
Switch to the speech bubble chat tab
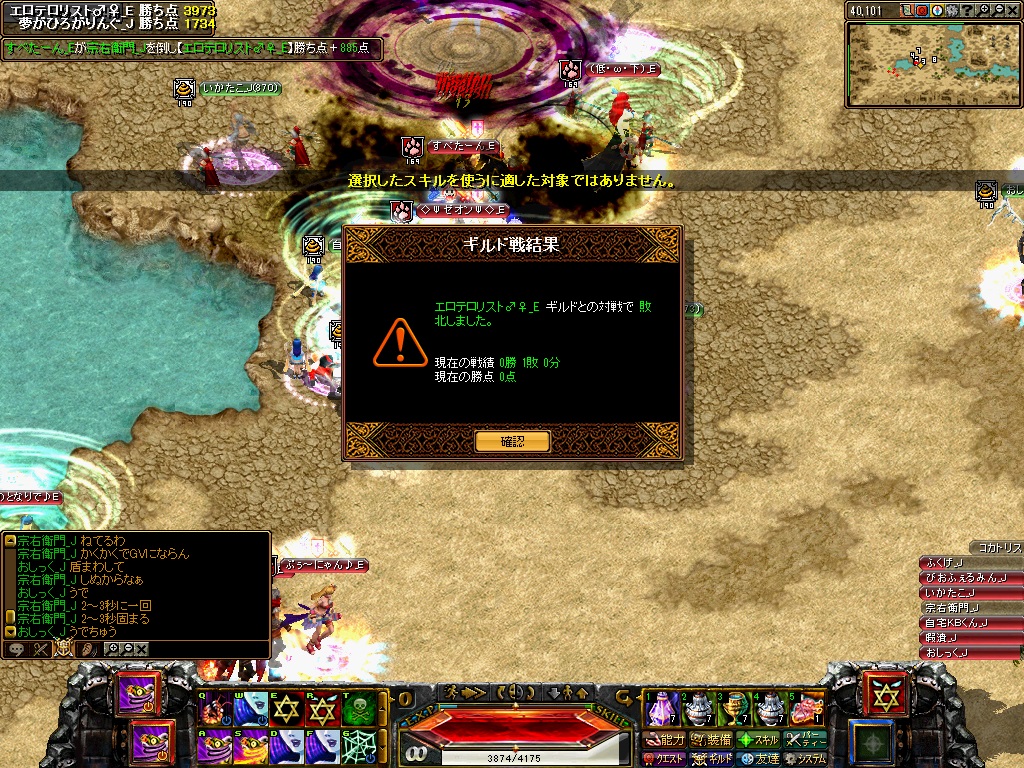[x=17, y=648]
